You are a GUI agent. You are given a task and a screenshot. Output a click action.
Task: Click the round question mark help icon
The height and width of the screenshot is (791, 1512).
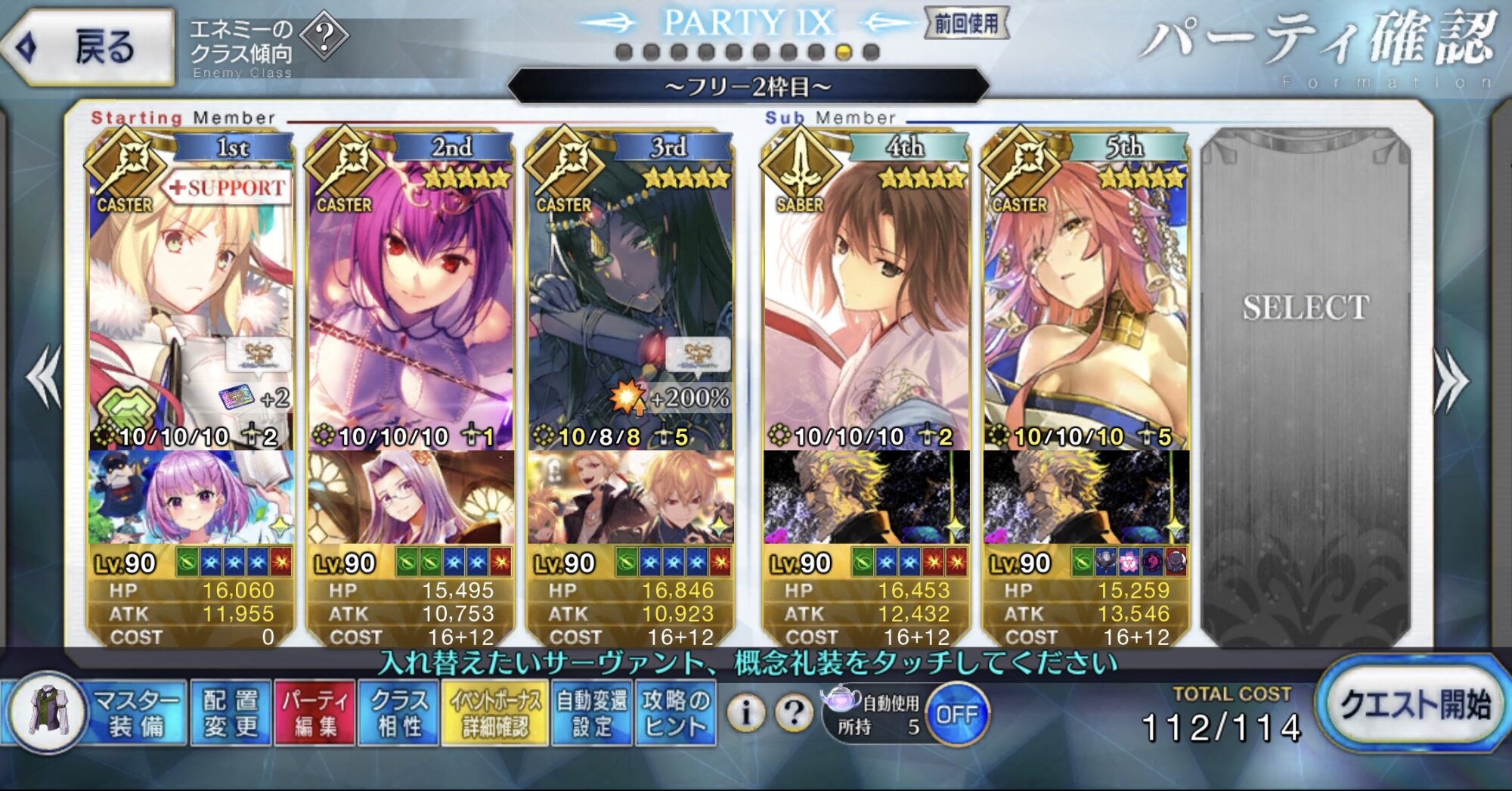[794, 712]
